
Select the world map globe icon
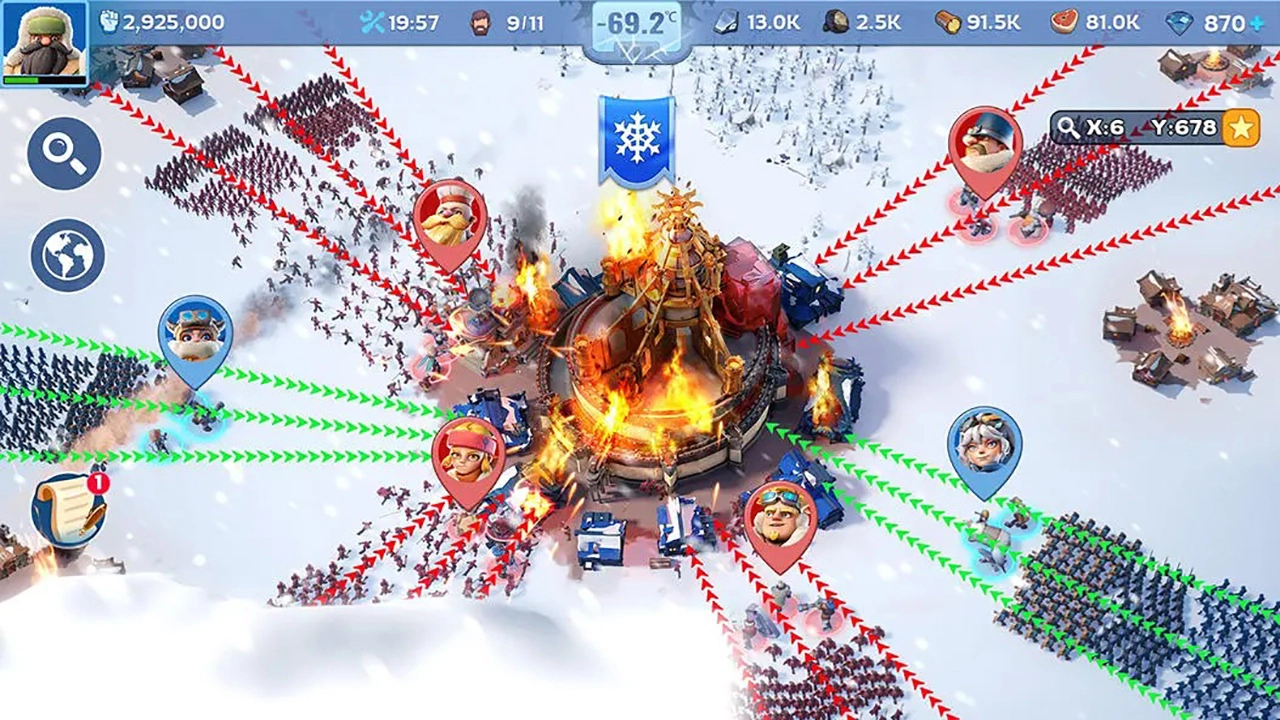[x=64, y=250]
